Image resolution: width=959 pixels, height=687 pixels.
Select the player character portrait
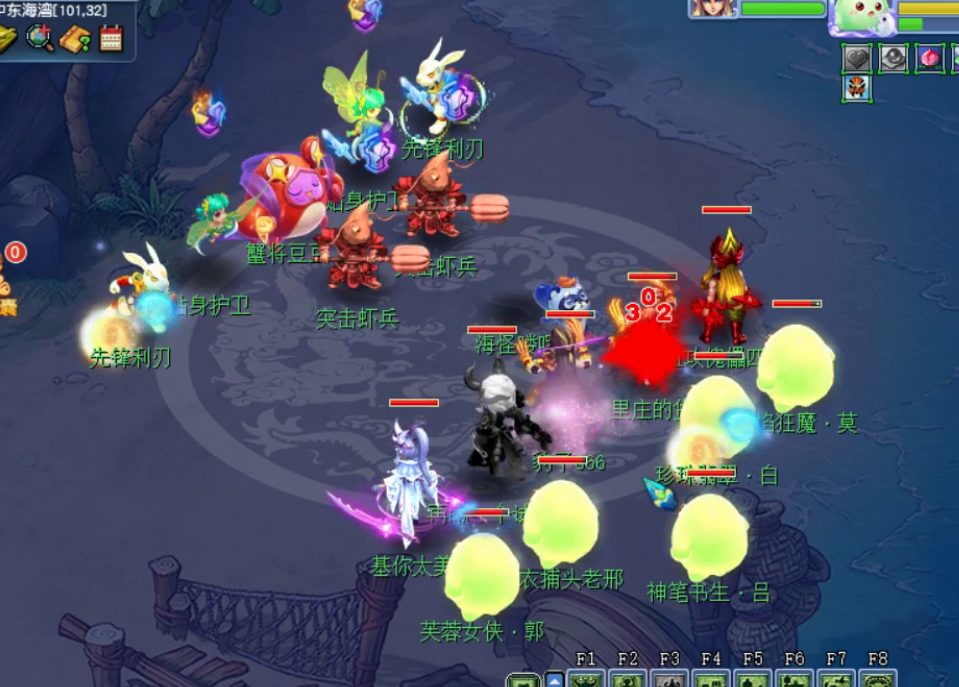[713, 8]
